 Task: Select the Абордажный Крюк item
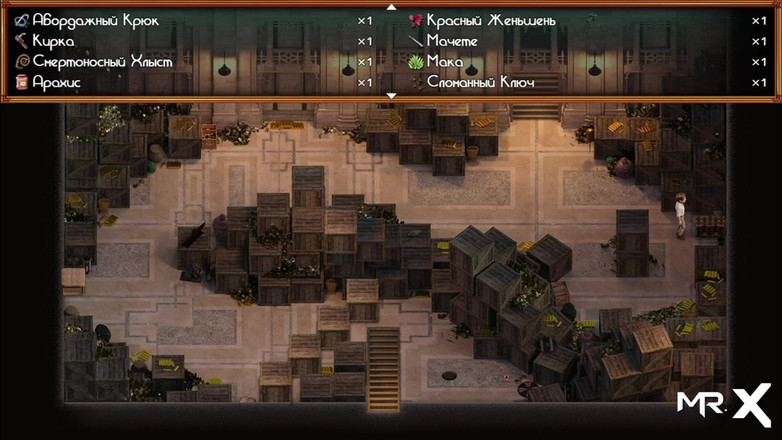[x=96, y=20]
